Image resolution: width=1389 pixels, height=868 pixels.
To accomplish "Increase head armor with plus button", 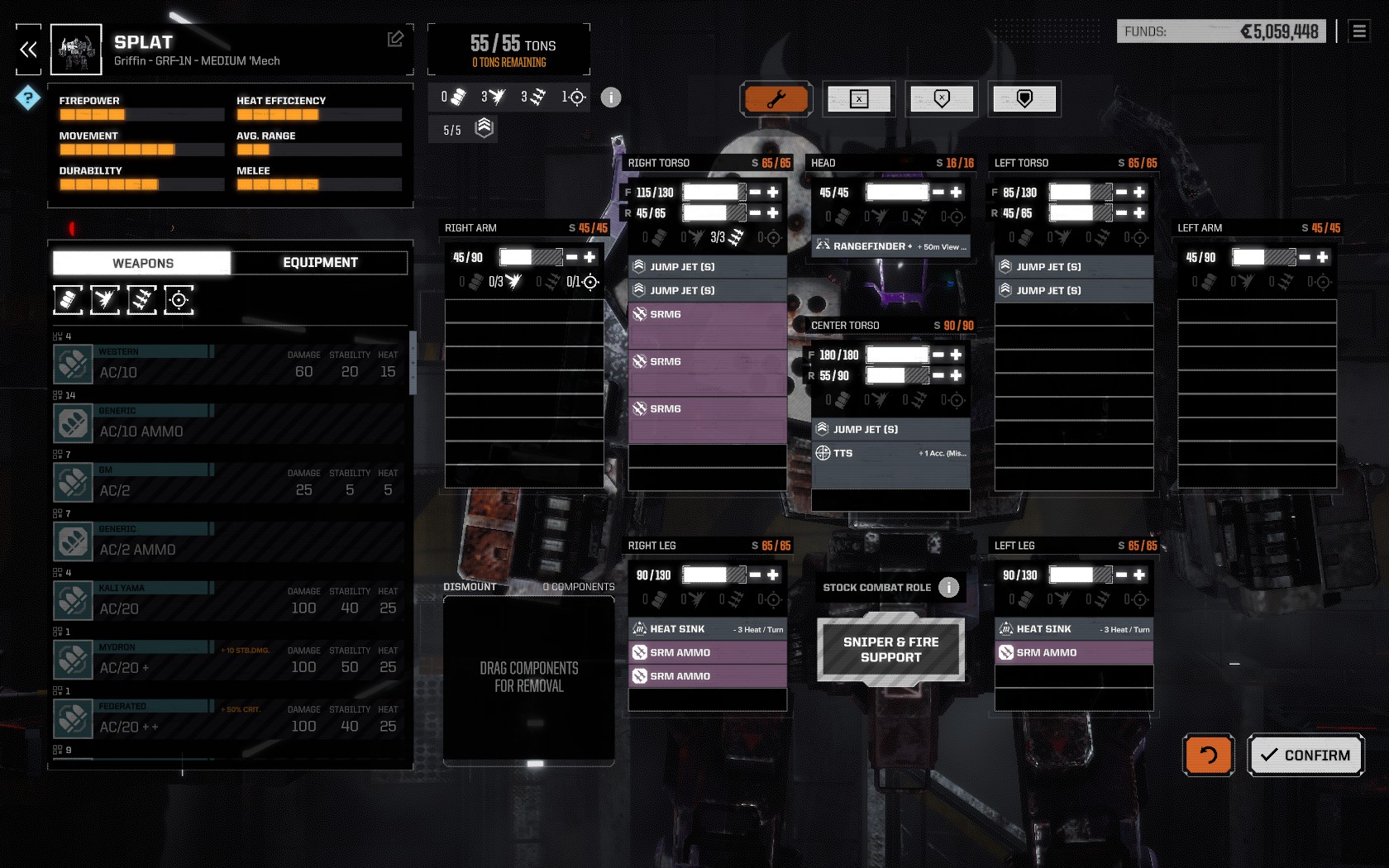I will [956, 192].
